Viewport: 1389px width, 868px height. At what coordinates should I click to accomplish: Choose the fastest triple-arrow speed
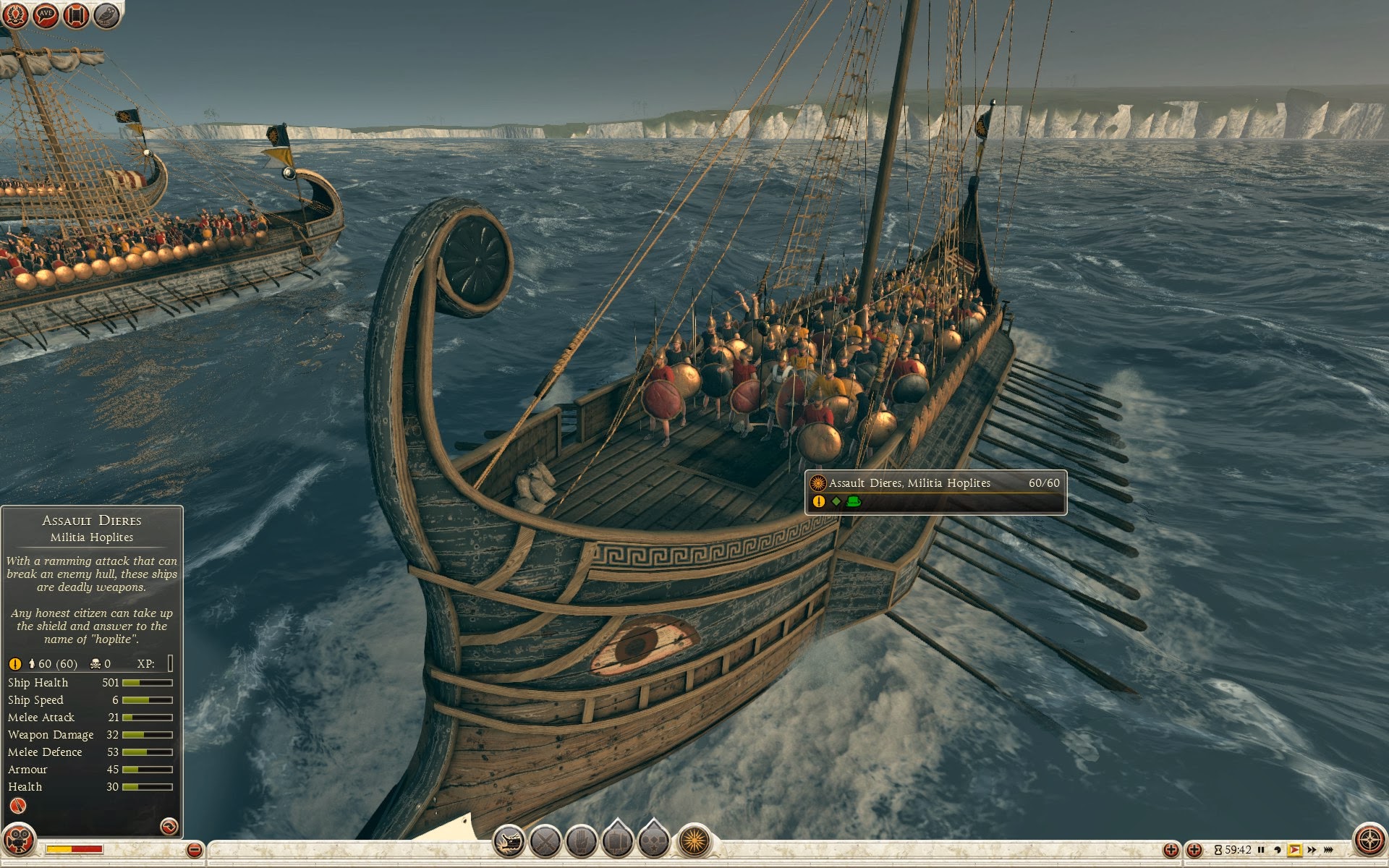1328,850
